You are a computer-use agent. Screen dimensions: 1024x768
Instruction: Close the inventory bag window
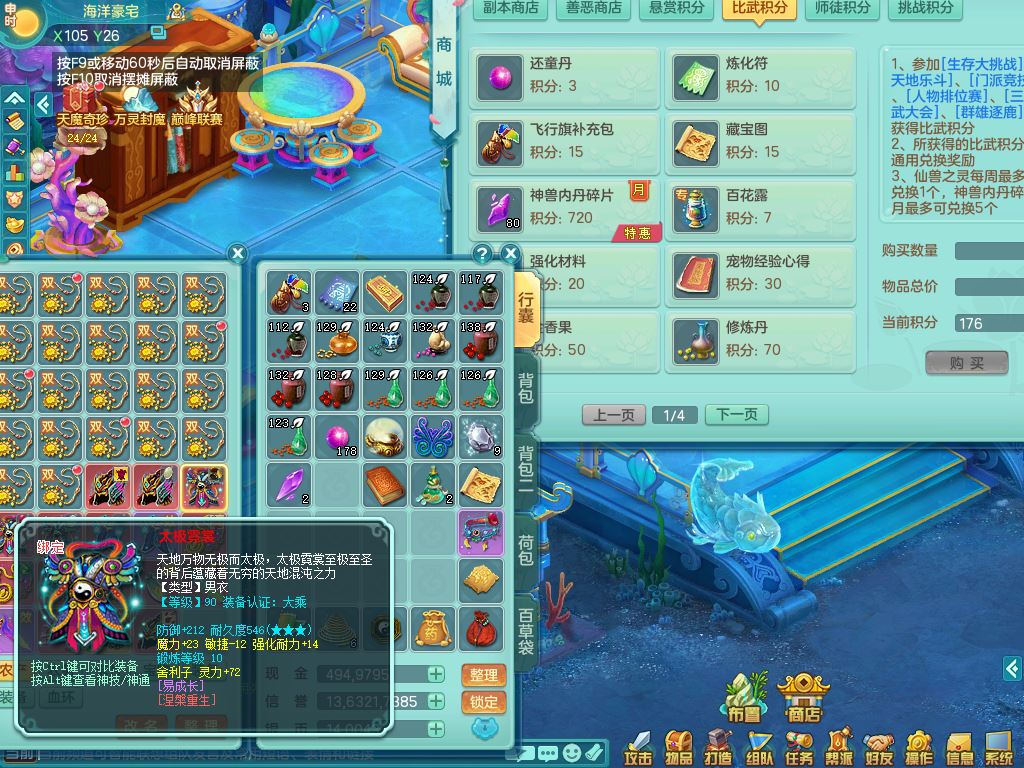click(510, 253)
